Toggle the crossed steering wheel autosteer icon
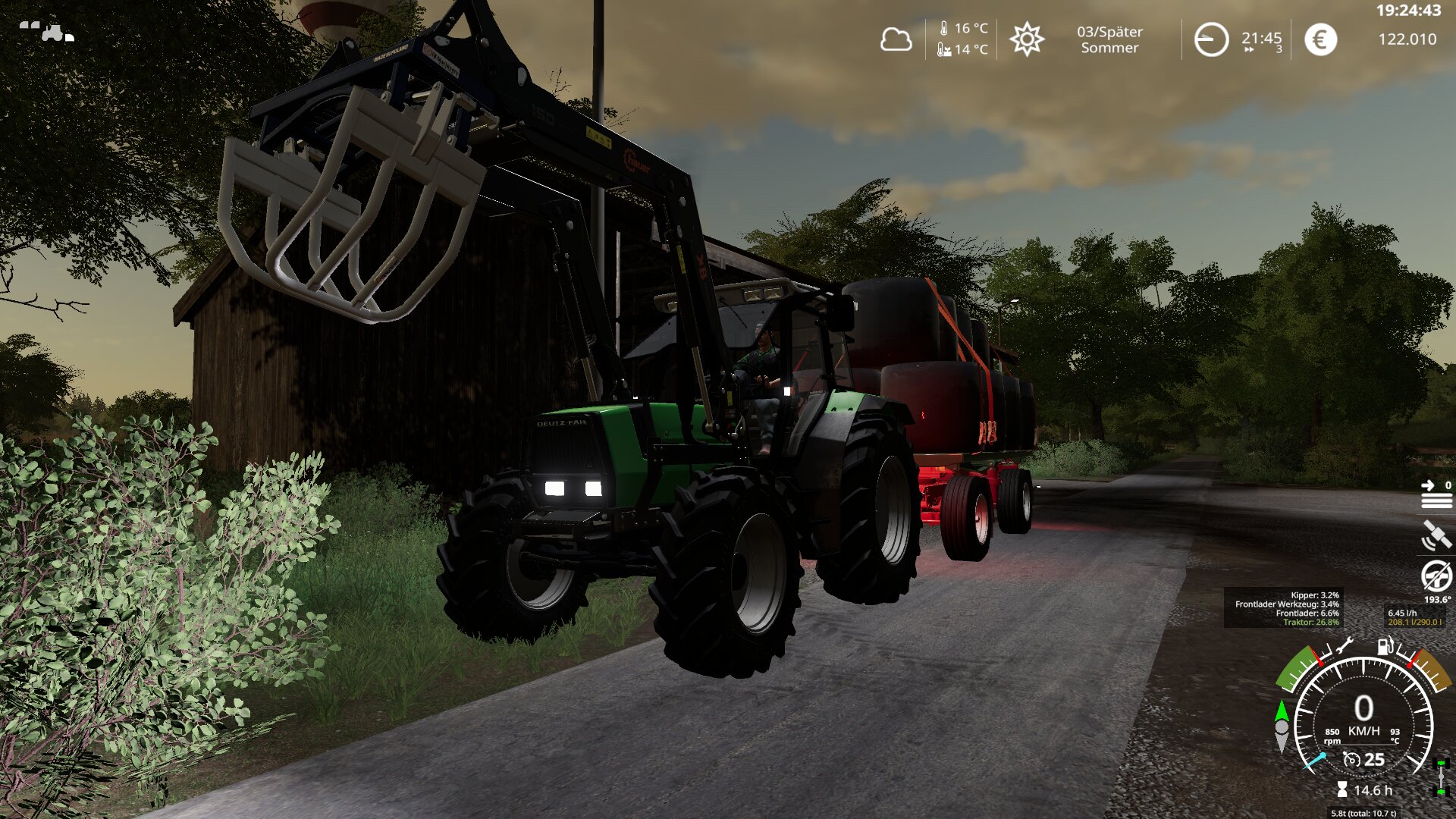The image size is (1456, 819). point(1436,576)
